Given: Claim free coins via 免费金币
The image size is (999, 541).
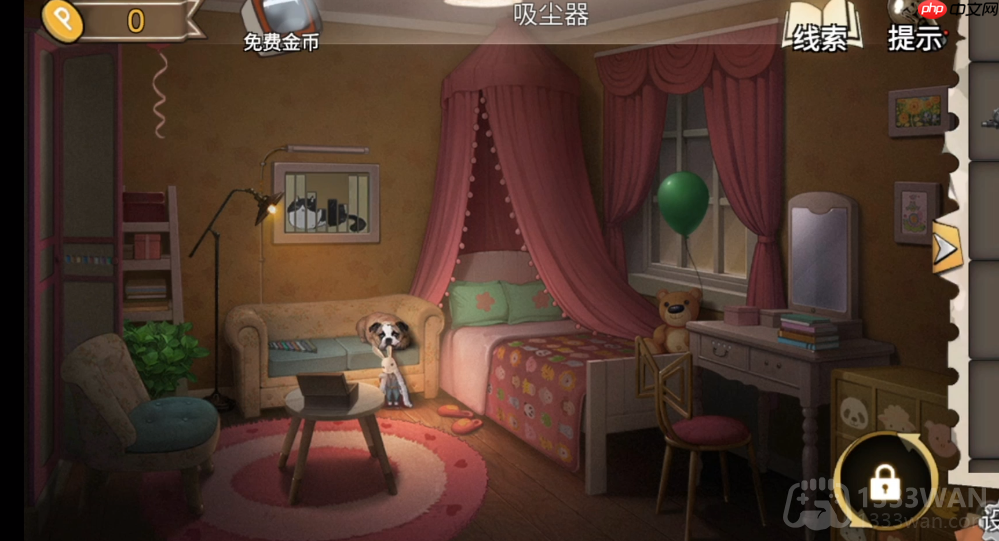Looking at the screenshot, I should tap(281, 26).
